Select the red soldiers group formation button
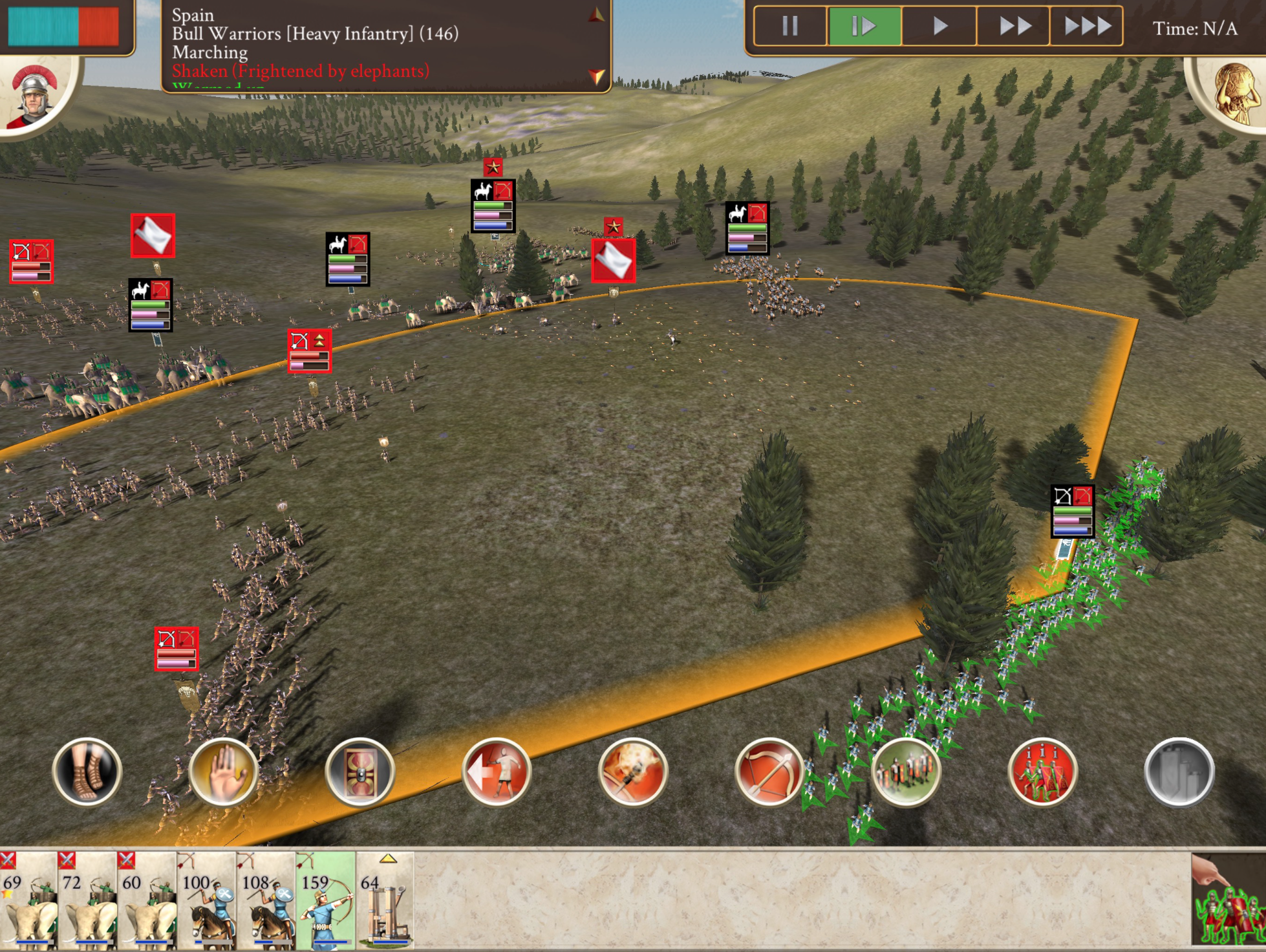This screenshot has height=952, width=1266. [x=1042, y=772]
